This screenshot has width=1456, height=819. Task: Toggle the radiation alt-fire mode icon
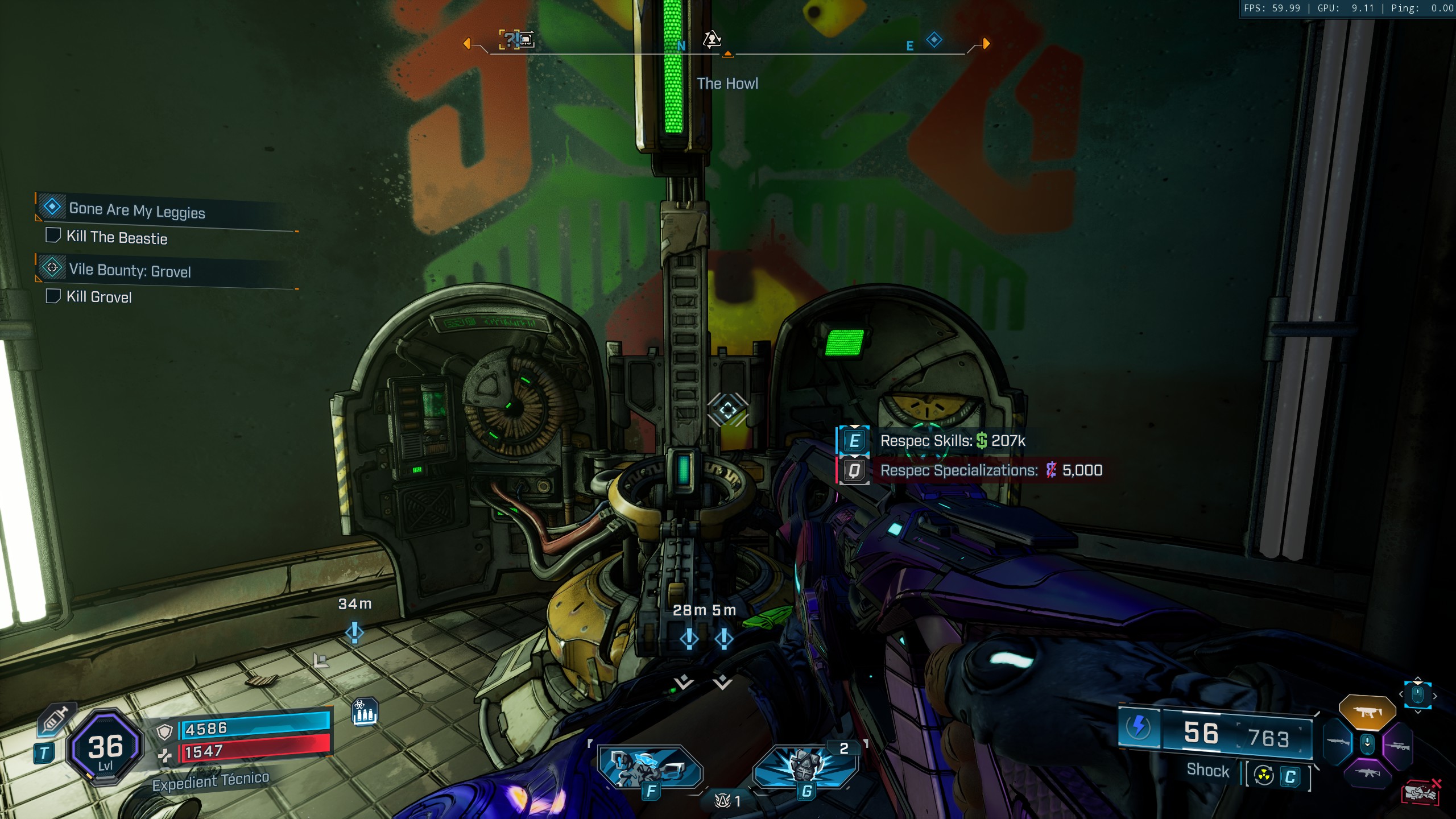1264,775
